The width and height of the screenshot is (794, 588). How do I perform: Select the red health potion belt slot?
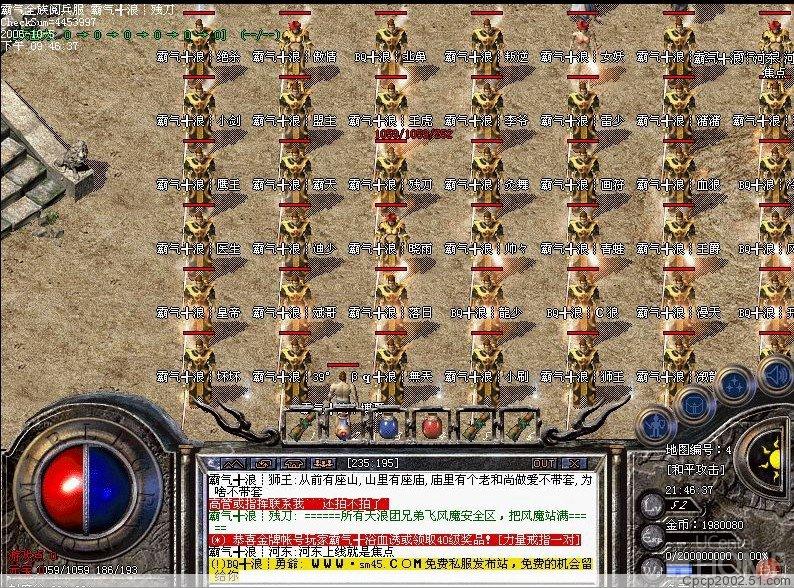[431, 426]
